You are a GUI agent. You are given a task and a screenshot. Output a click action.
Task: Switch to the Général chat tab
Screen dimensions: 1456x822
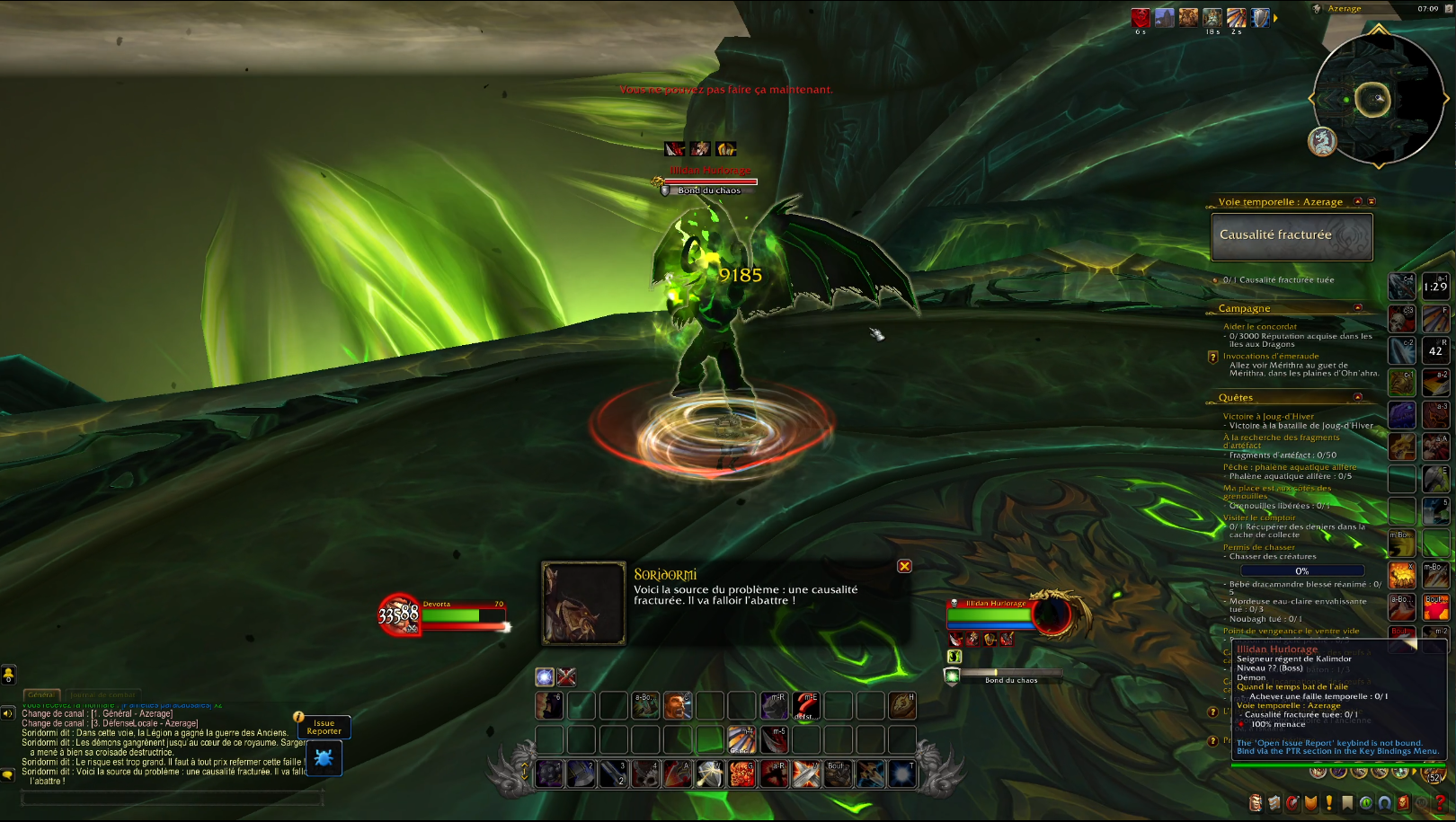click(x=40, y=694)
